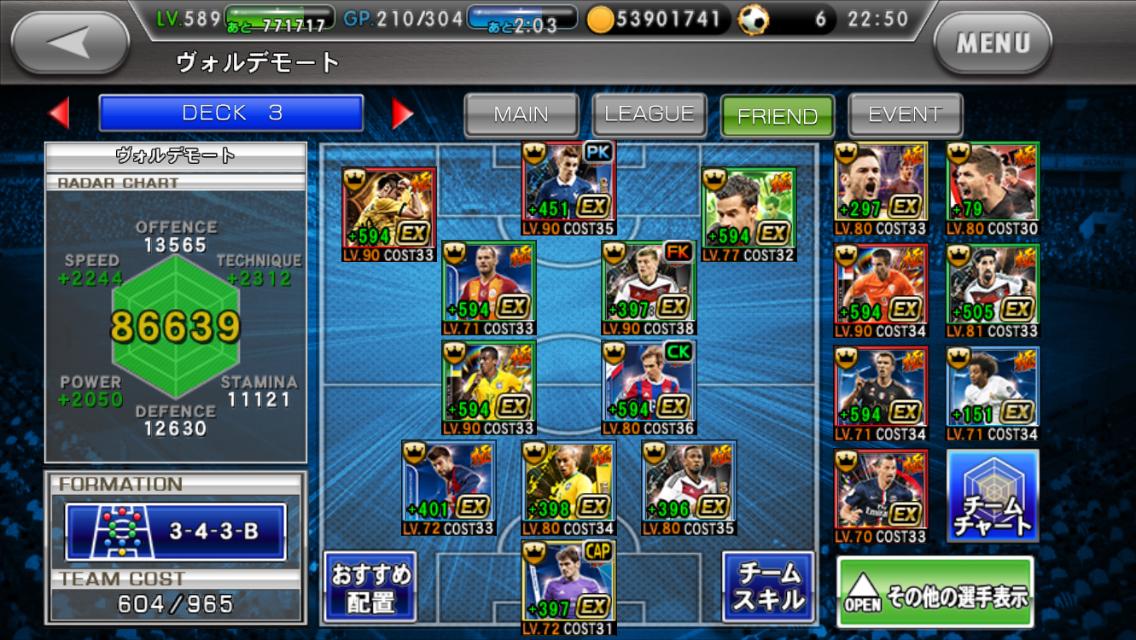The height and width of the screenshot is (640, 1136).
Task: Switch to the next deck with red right arrow
Action: 402,113
